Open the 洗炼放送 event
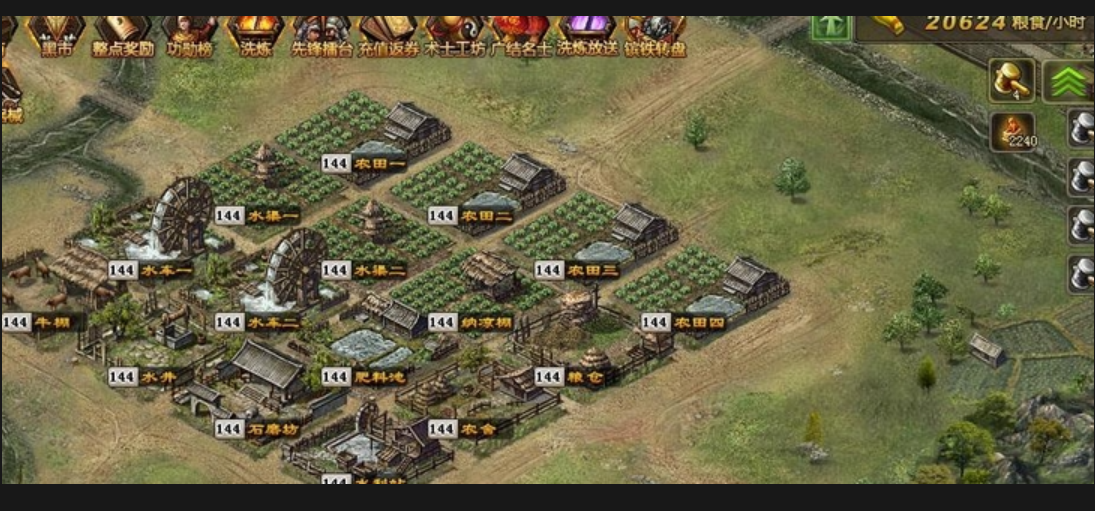Screen dimensions: 1095x511 588,35
